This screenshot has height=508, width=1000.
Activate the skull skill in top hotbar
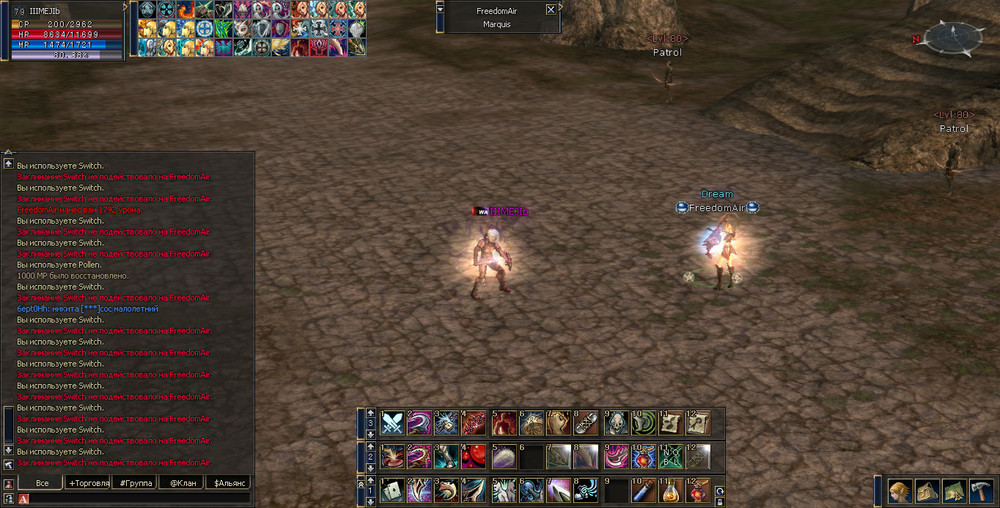(x=614, y=423)
